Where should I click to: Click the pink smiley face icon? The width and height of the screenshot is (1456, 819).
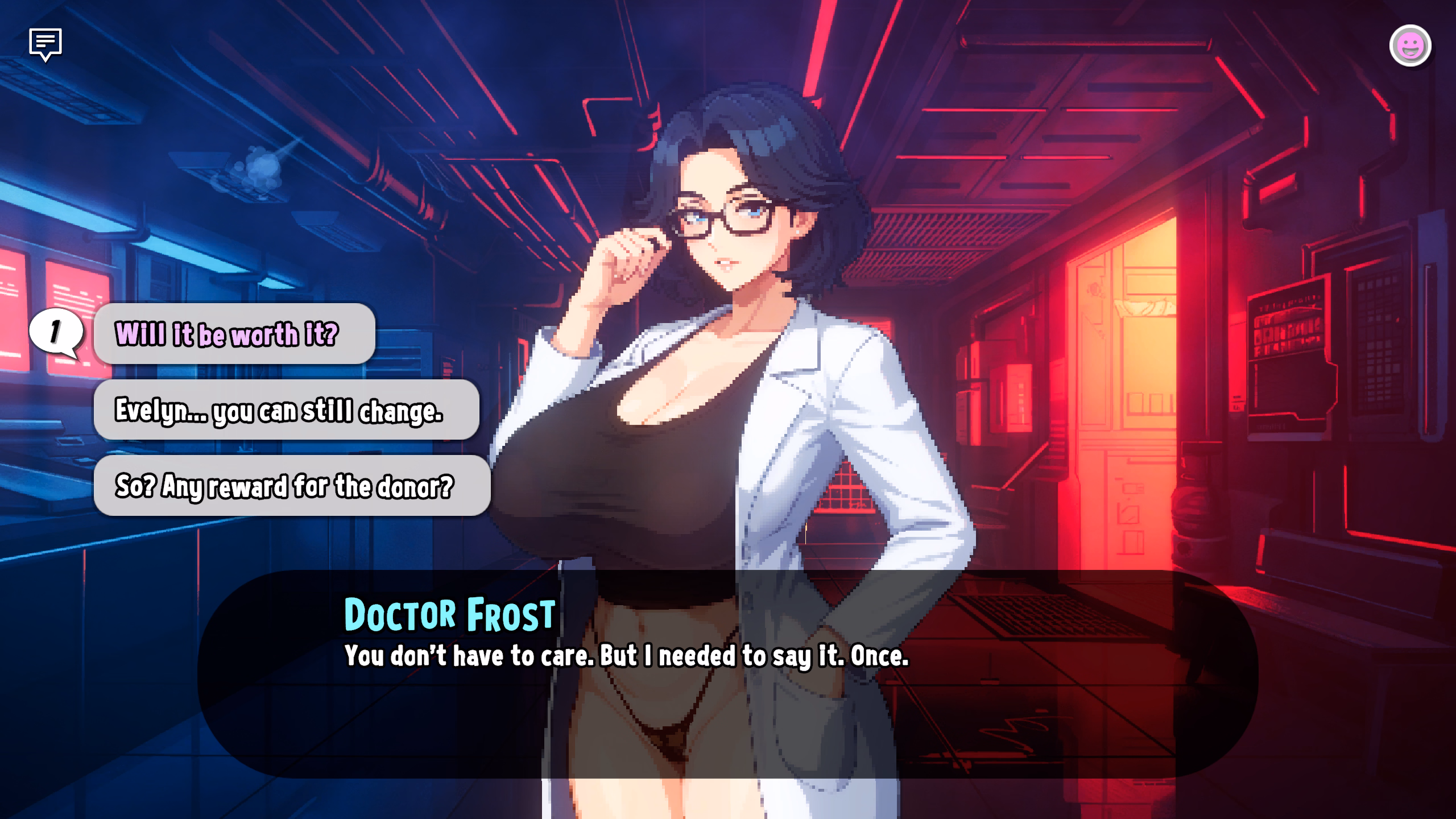tap(1410, 46)
